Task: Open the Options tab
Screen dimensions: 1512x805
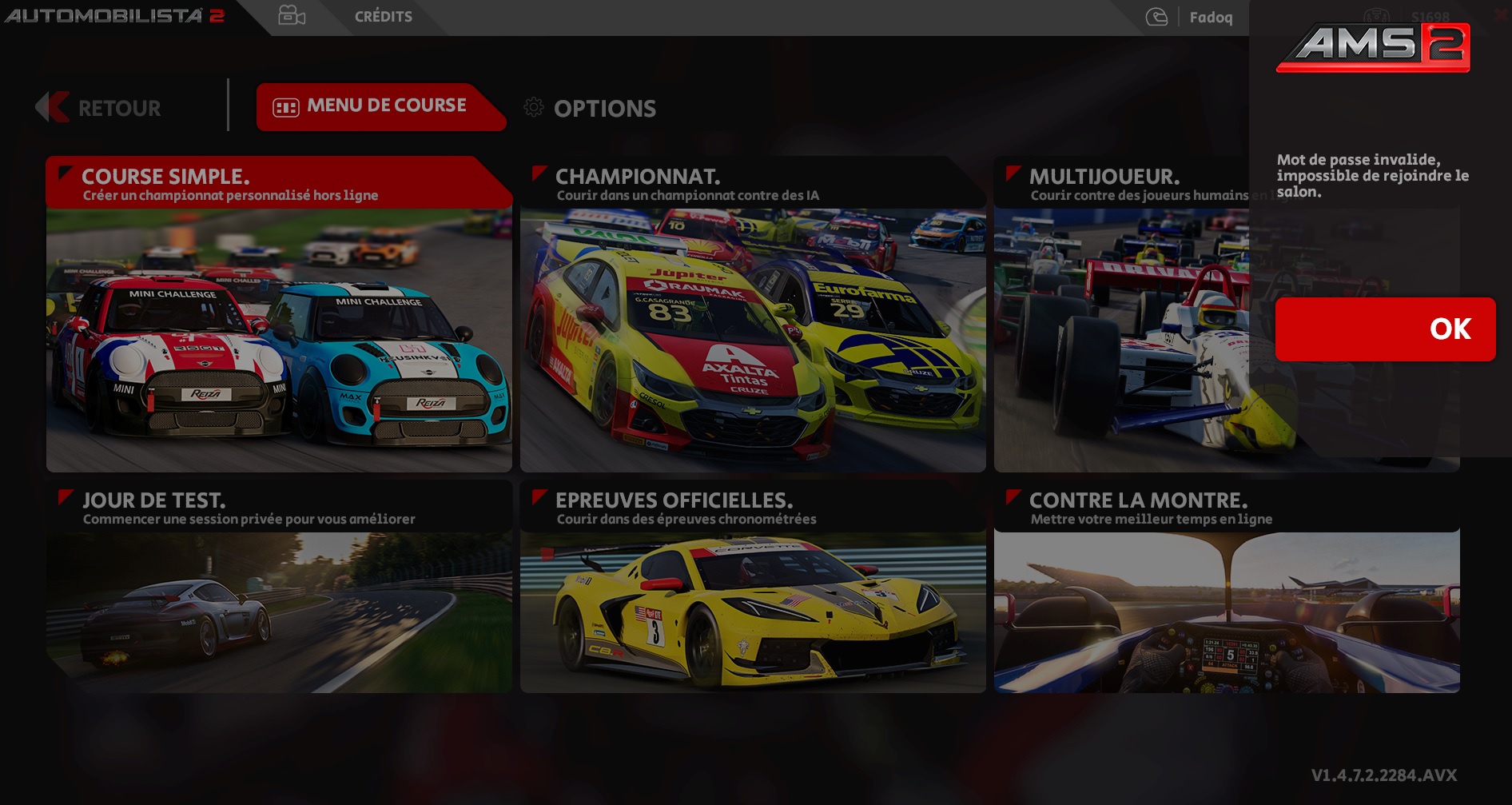Action: (591, 108)
